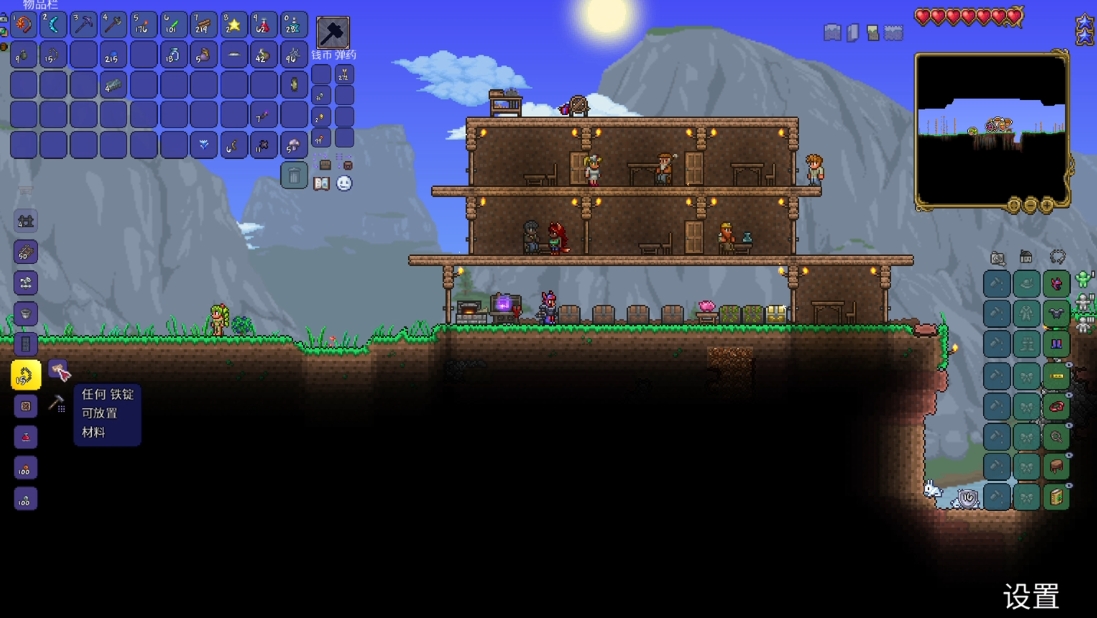Click the minimap zoom-out minus button
This screenshot has height=618, width=1097.
[x=1030, y=205]
